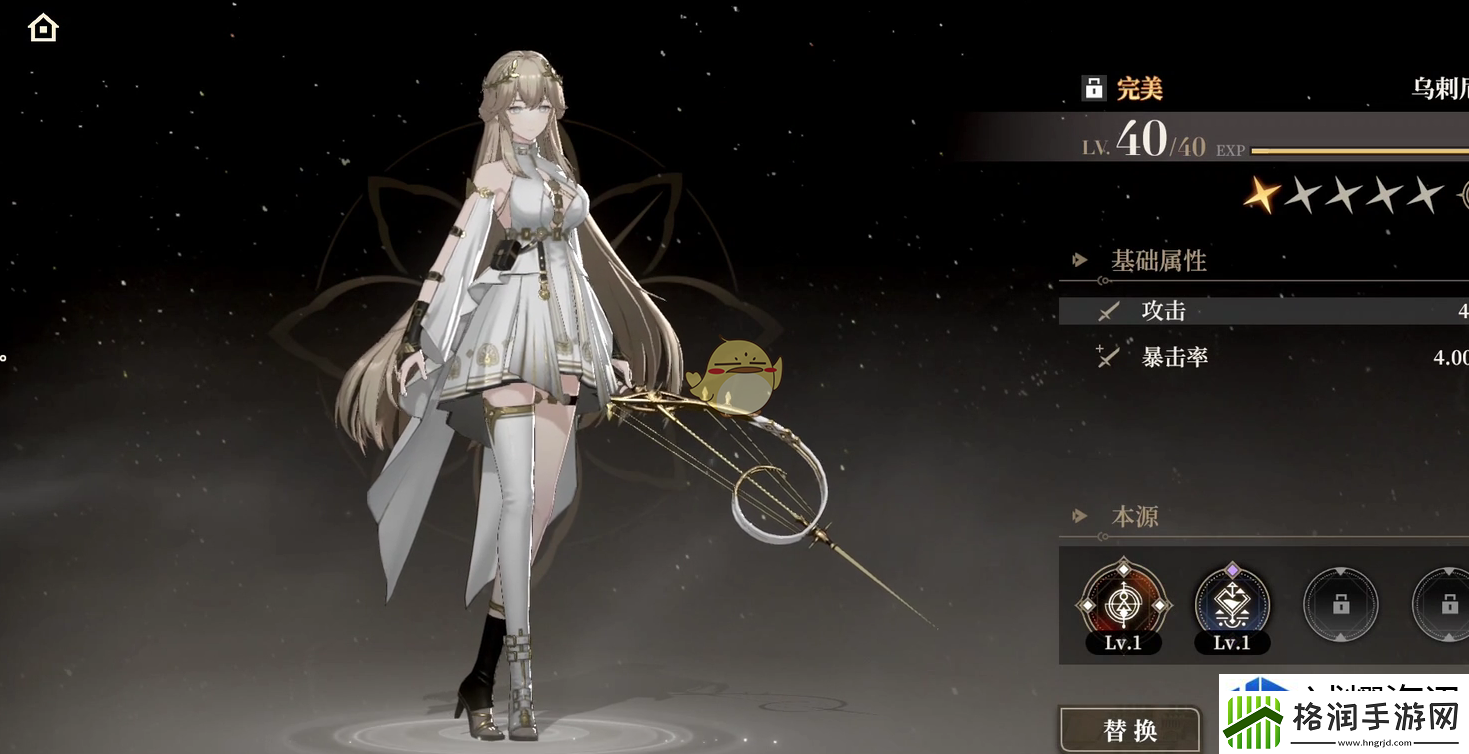
Task: Toggle the lock icon beside 完美
Action: click(x=1094, y=88)
